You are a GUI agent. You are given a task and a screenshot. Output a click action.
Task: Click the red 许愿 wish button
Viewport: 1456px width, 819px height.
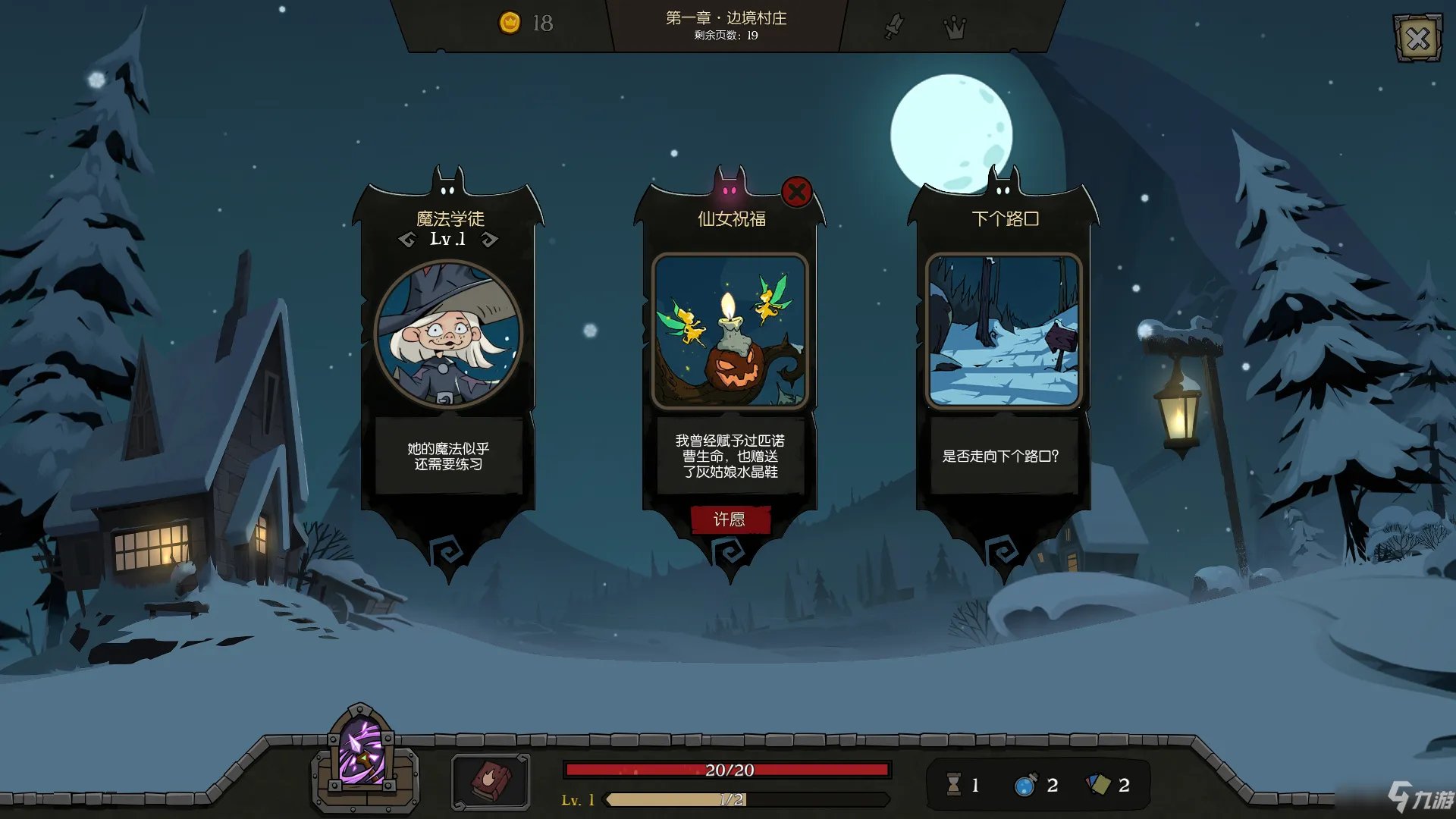pos(730,519)
